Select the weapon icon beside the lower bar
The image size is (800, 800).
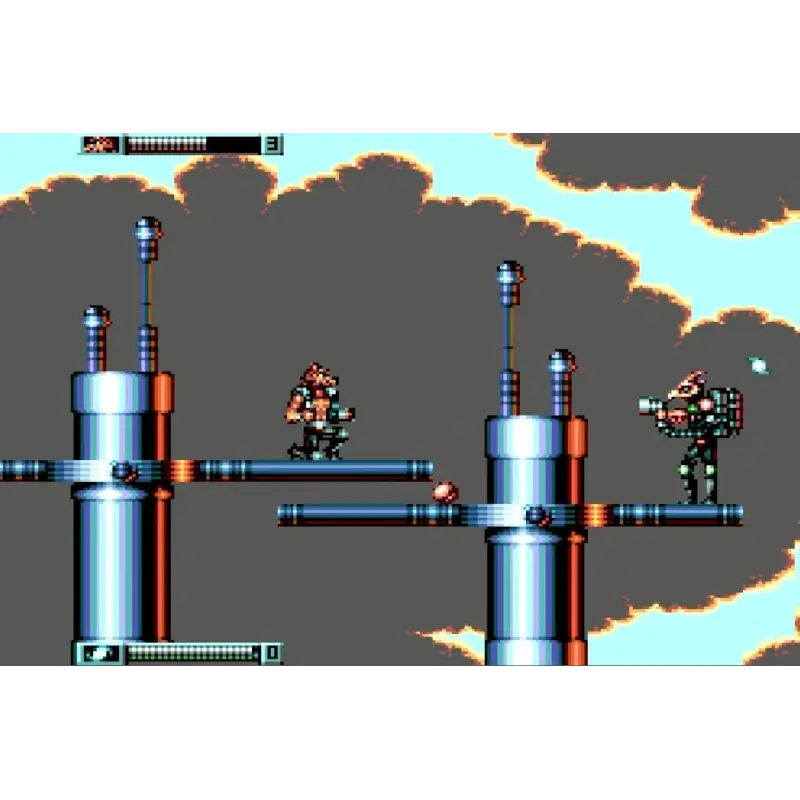[101, 654]
